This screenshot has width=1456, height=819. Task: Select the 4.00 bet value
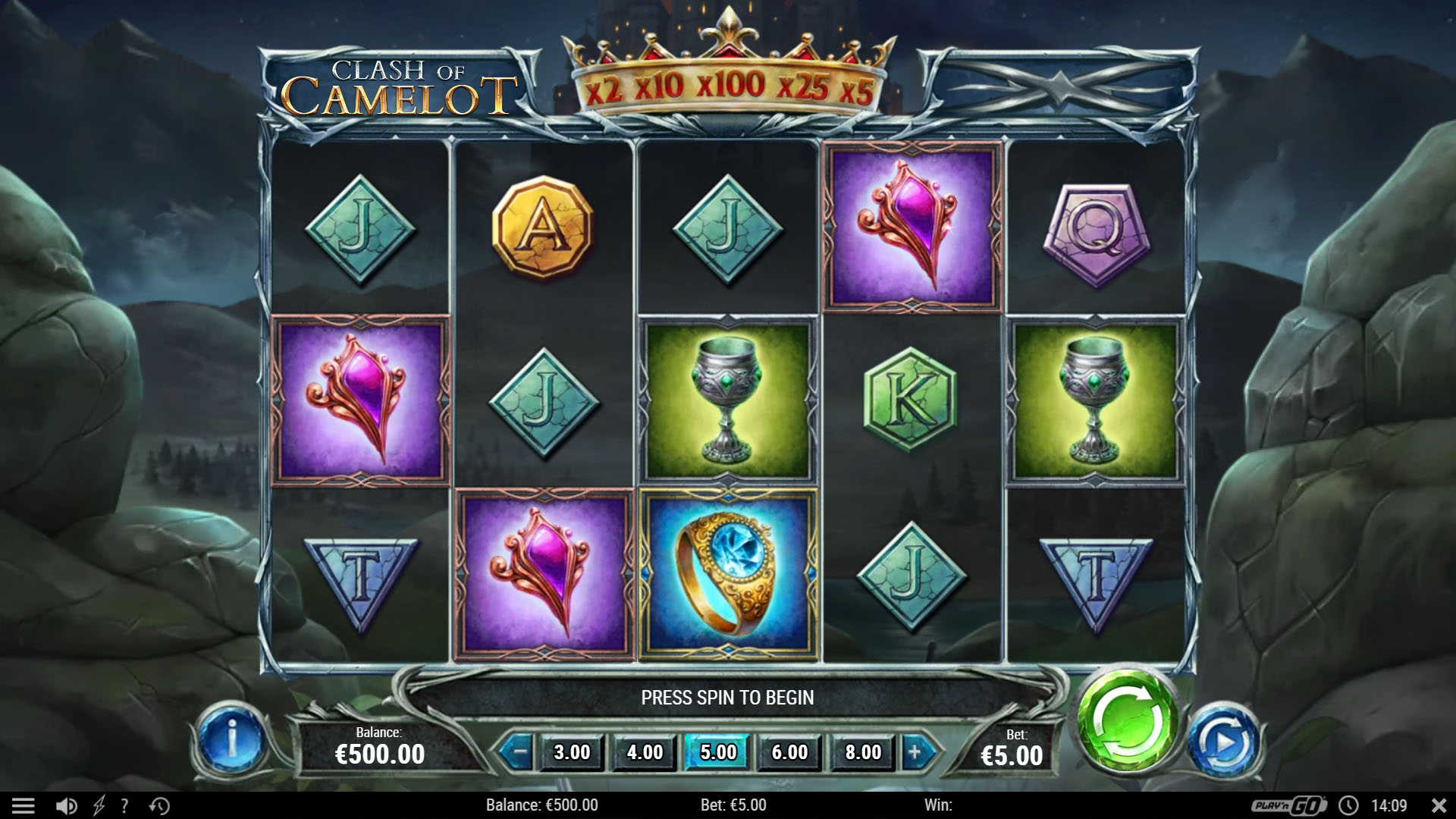pos(643,753)
